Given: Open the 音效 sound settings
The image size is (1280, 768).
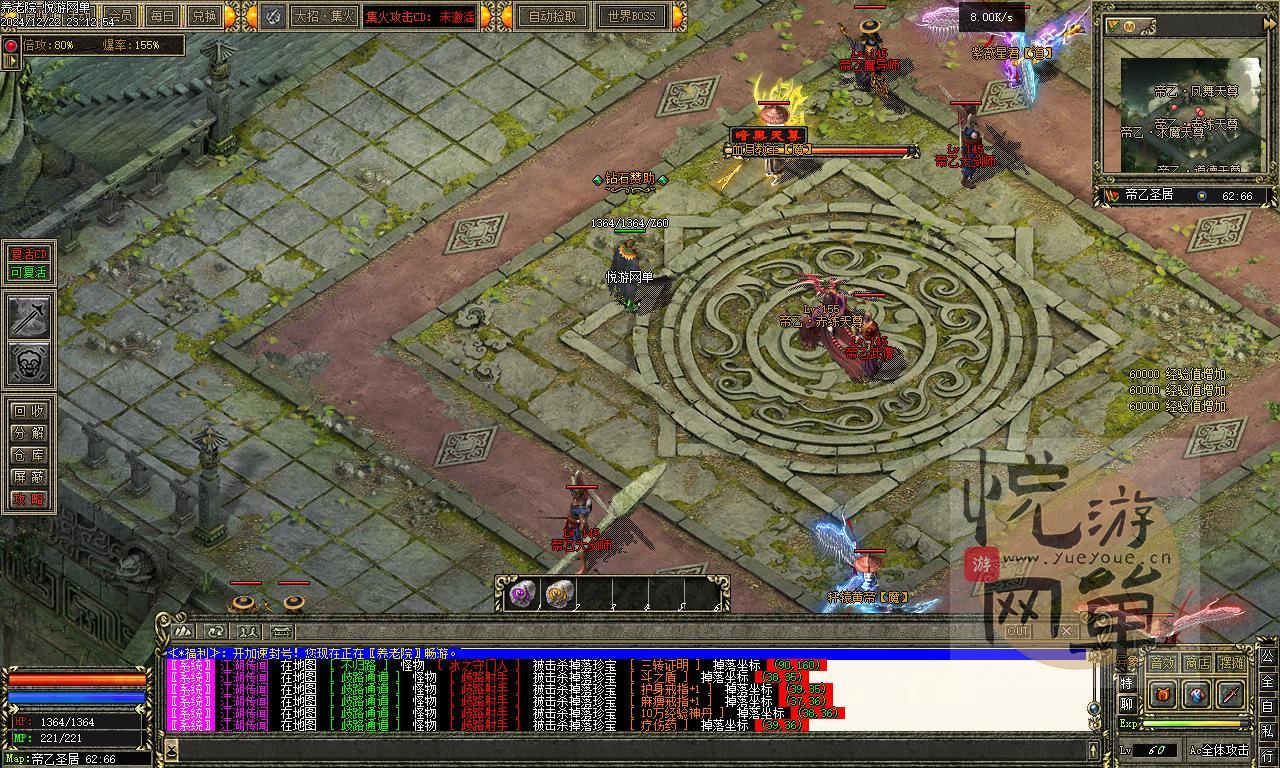Looking at the screenshot, I should coord(1162,663).
